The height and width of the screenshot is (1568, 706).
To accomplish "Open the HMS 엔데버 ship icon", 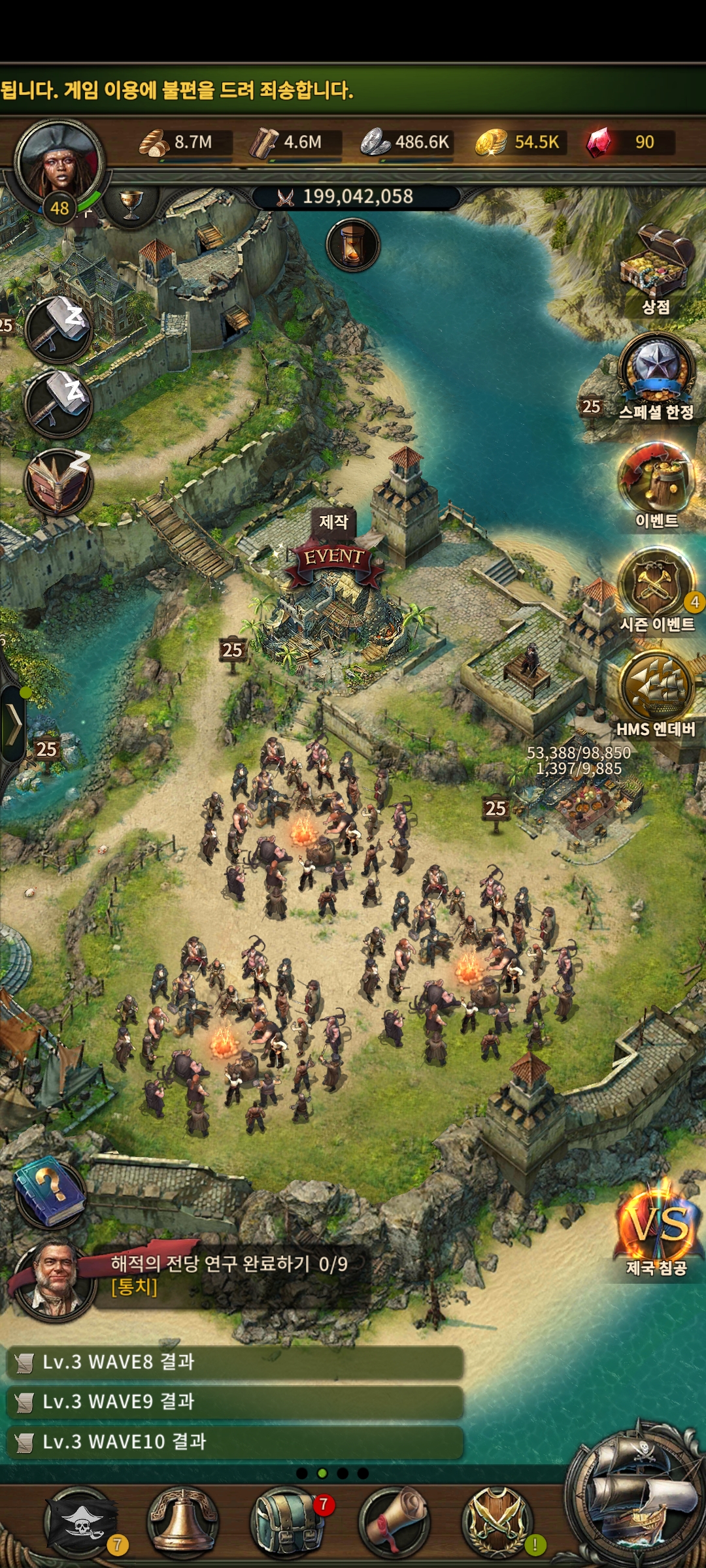I will [656, 688].
